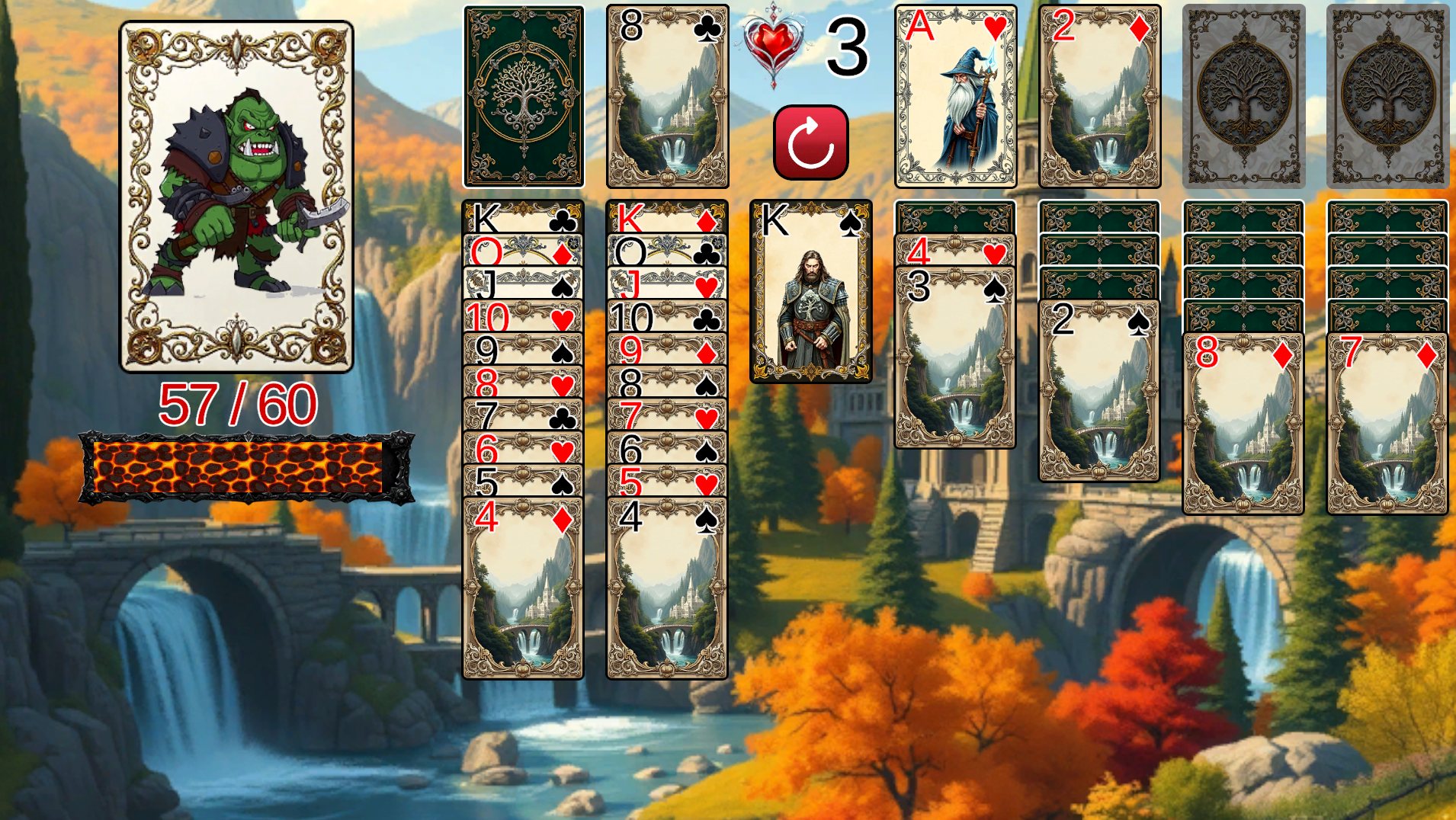This screenshot has width=1456, height=820.
Task: Click the orc enemy card
Action: [236, 197]
